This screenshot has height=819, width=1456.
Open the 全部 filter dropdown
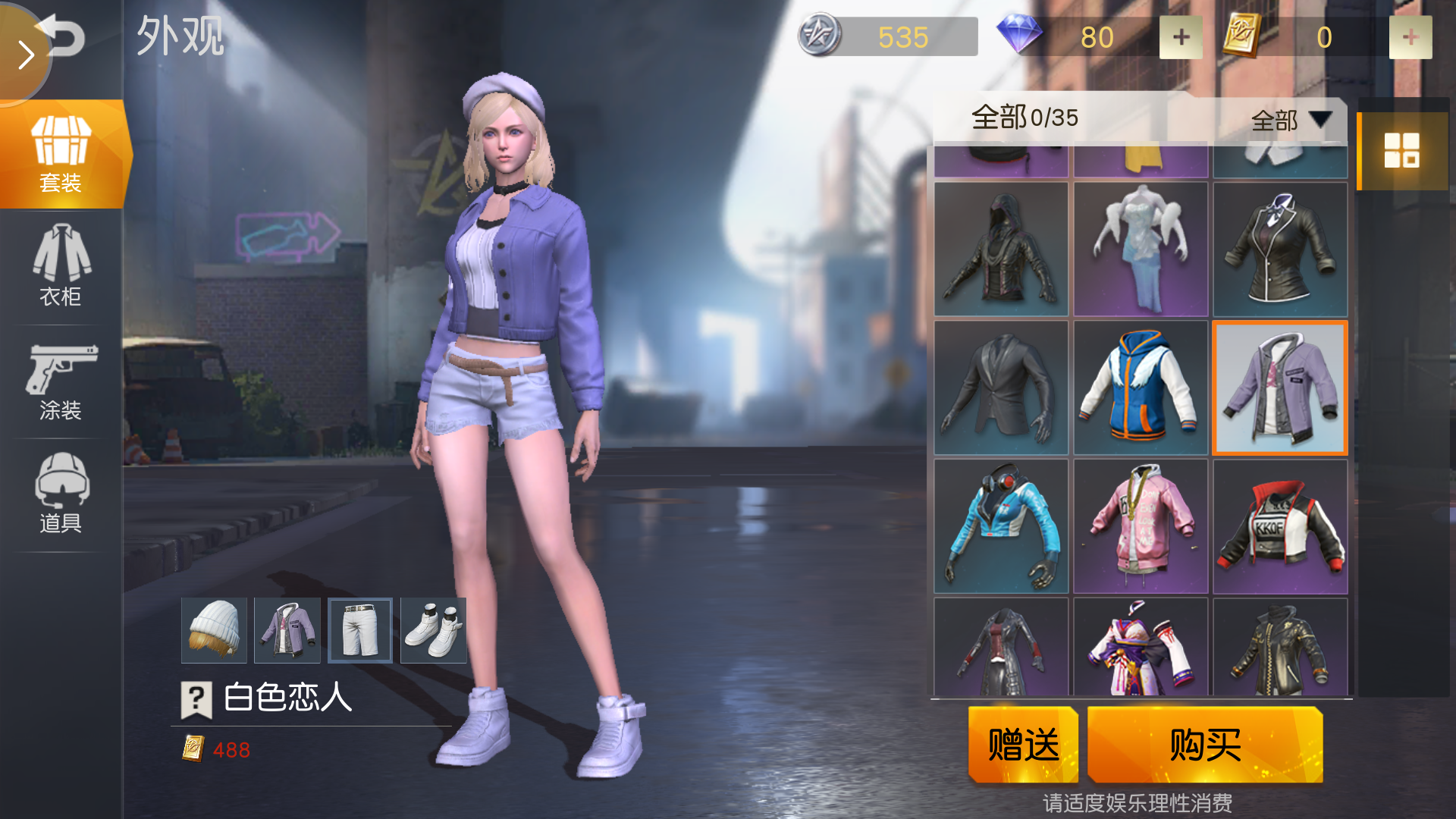(x=1290, y=120)
